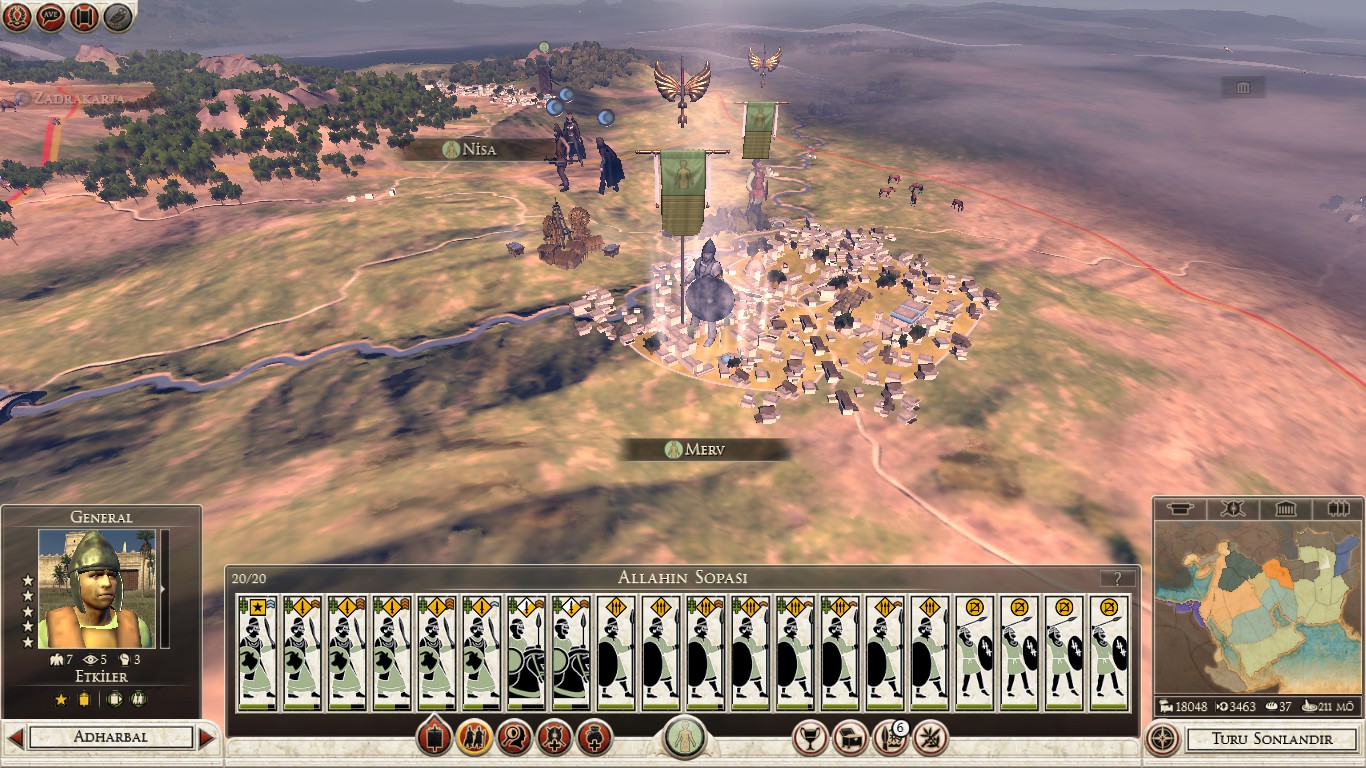The height and width of the screenshot is (768, 1366).
Task: Click the Adharbal general name button
Action: [x=111, y=738]
